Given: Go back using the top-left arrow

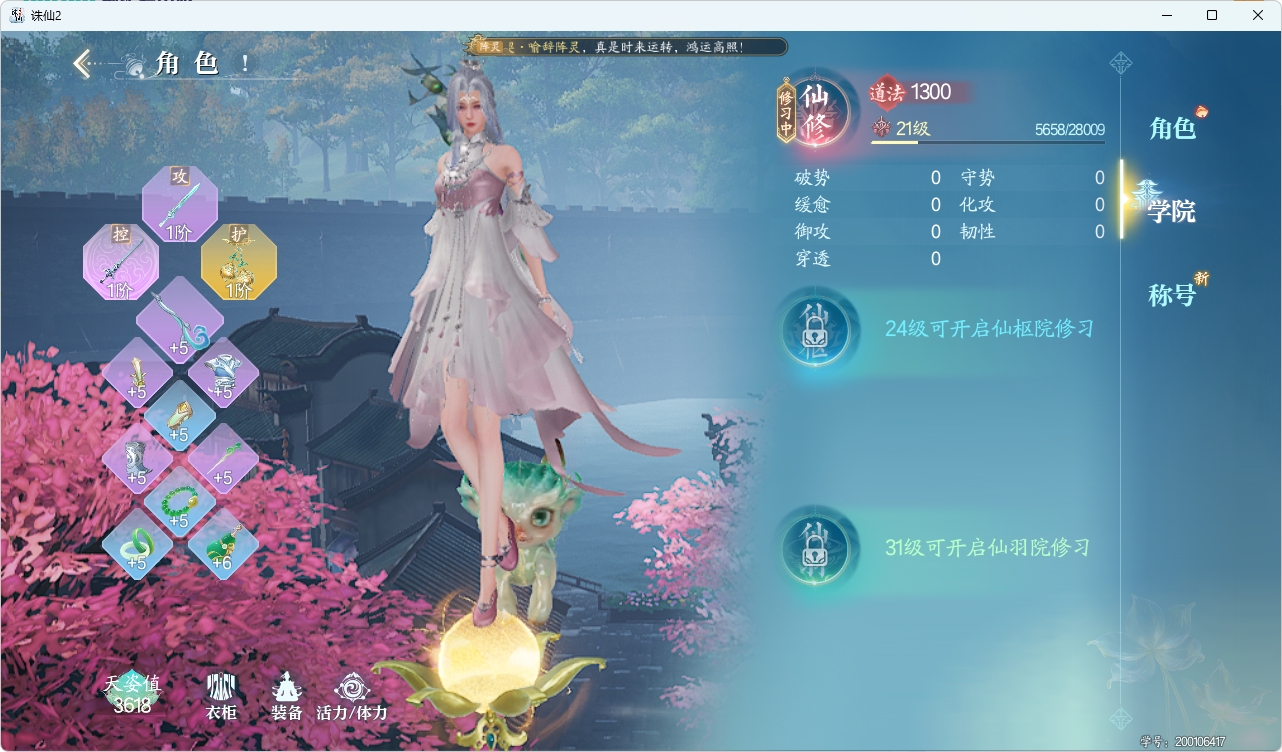Looking at the screenshot, I should click(82, 65).
